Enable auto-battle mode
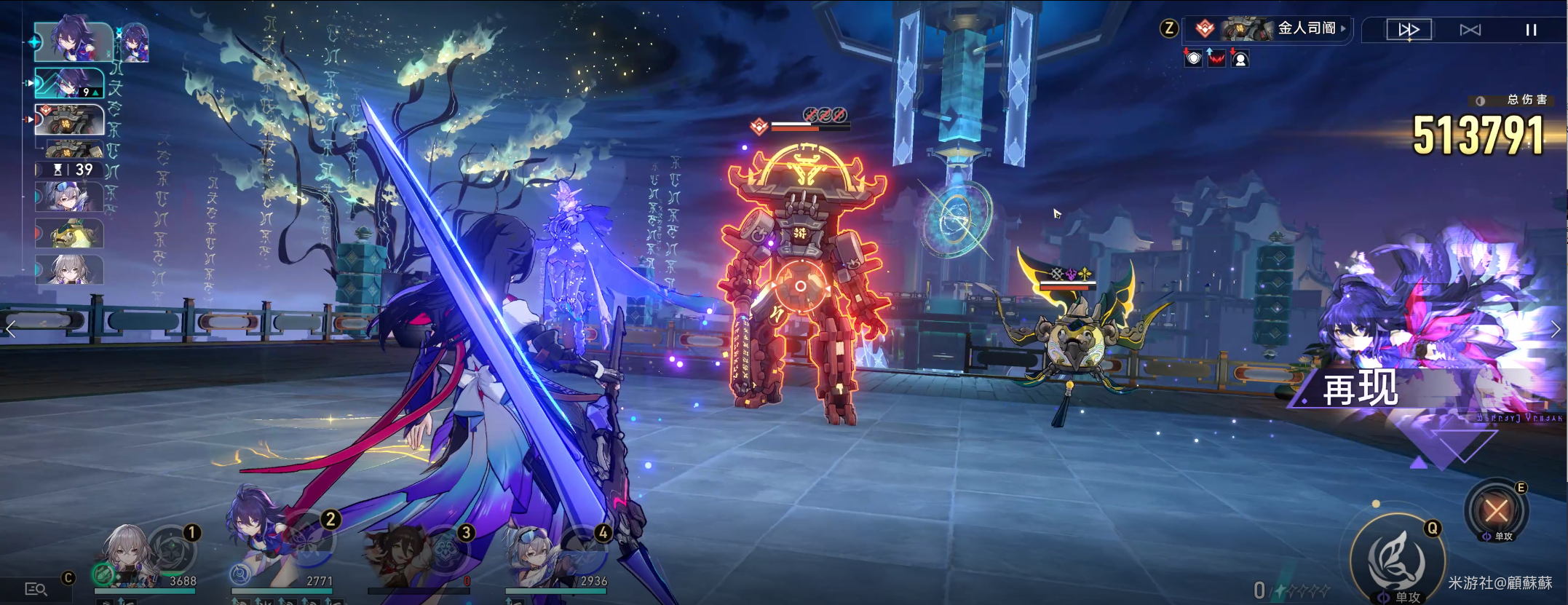The height and width of the screenshot is (605, 1568). [x=1470, y=30]
